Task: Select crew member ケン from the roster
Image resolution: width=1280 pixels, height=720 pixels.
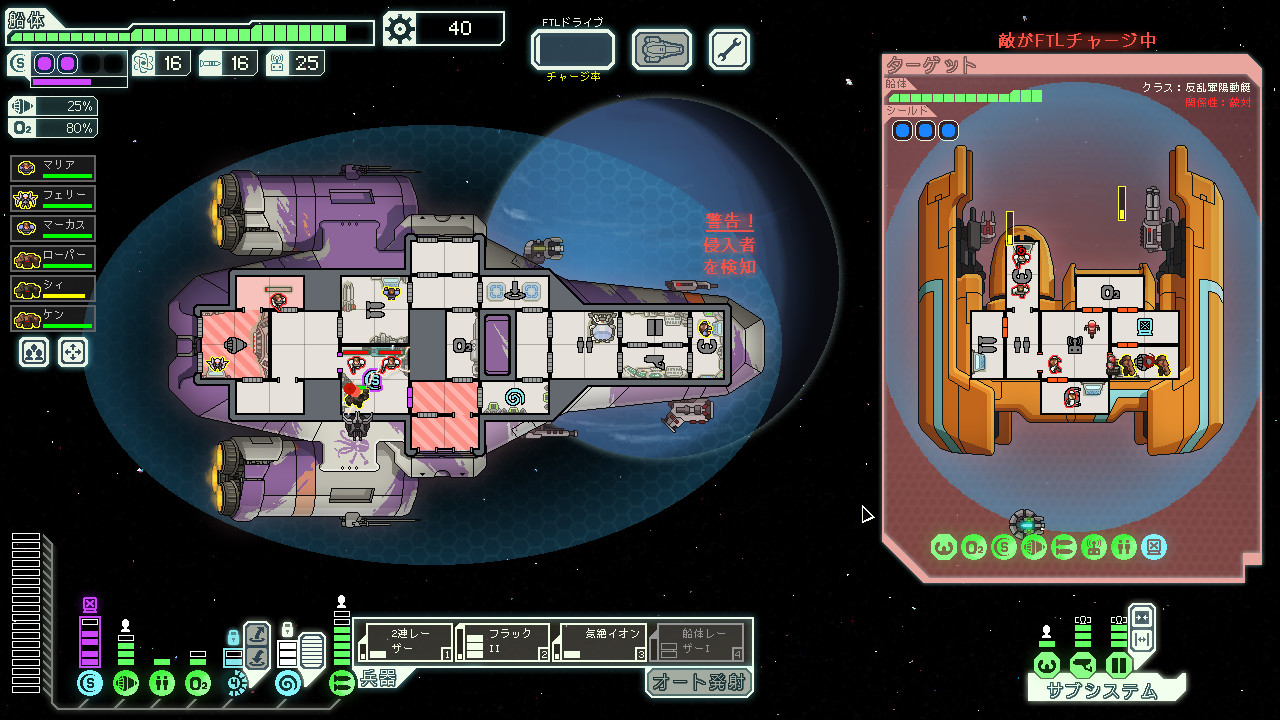Action: [x=55, y=319]
